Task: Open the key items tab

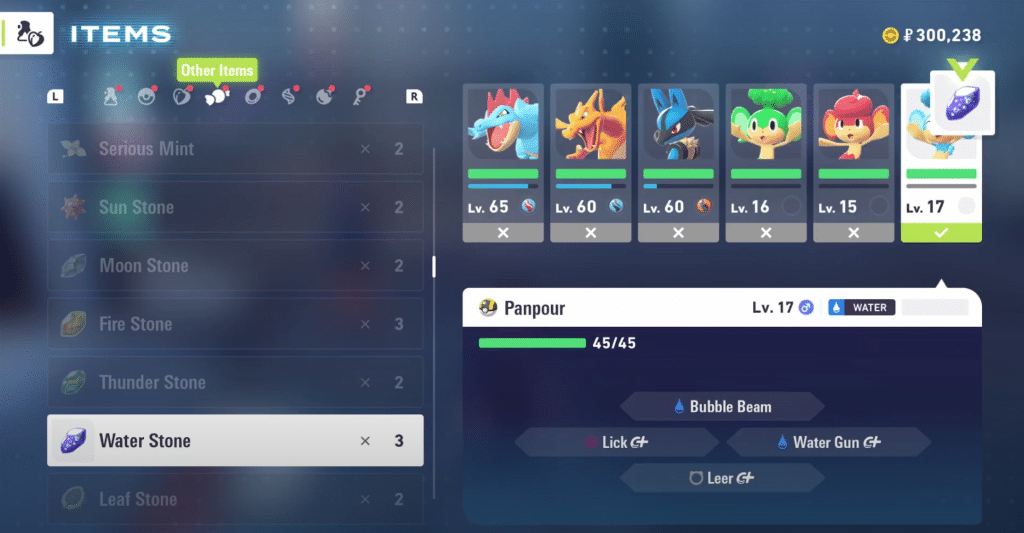Action: pos(359,97)
